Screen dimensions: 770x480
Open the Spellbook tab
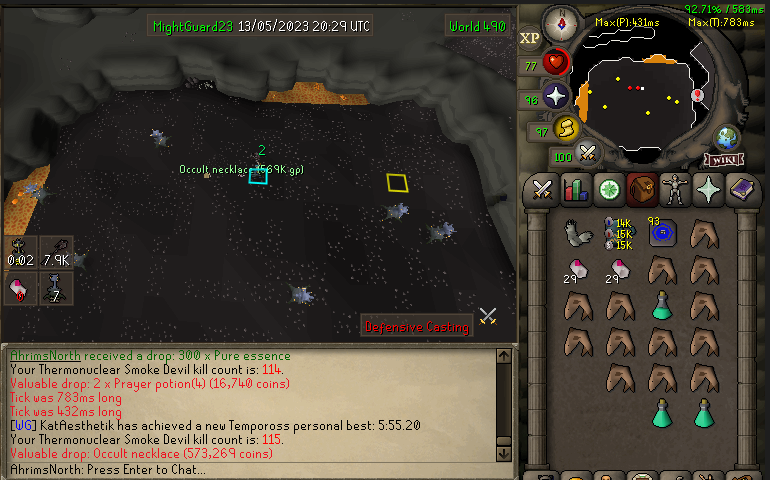(x=741, y=188)
